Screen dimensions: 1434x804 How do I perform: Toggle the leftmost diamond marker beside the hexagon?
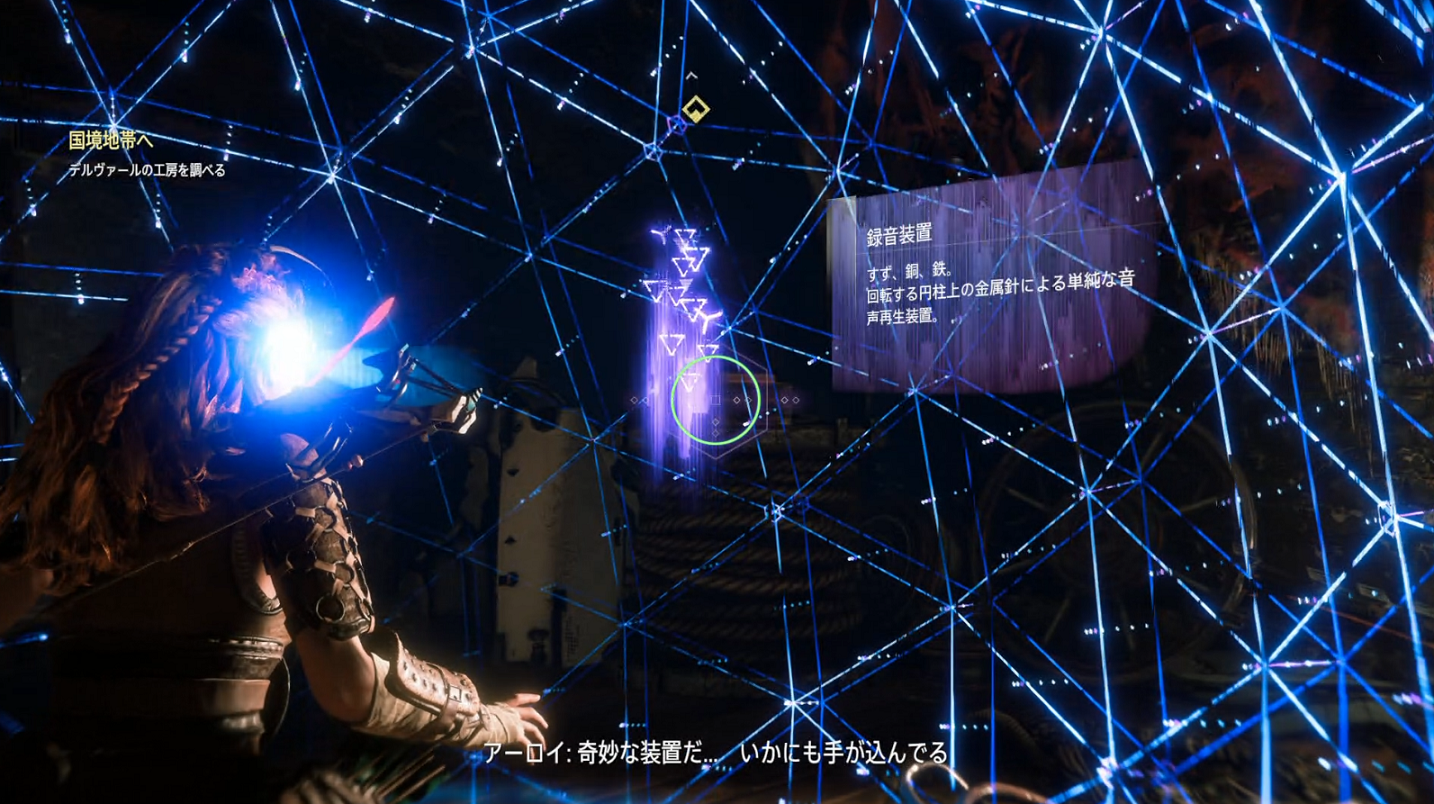click(634, 400)
